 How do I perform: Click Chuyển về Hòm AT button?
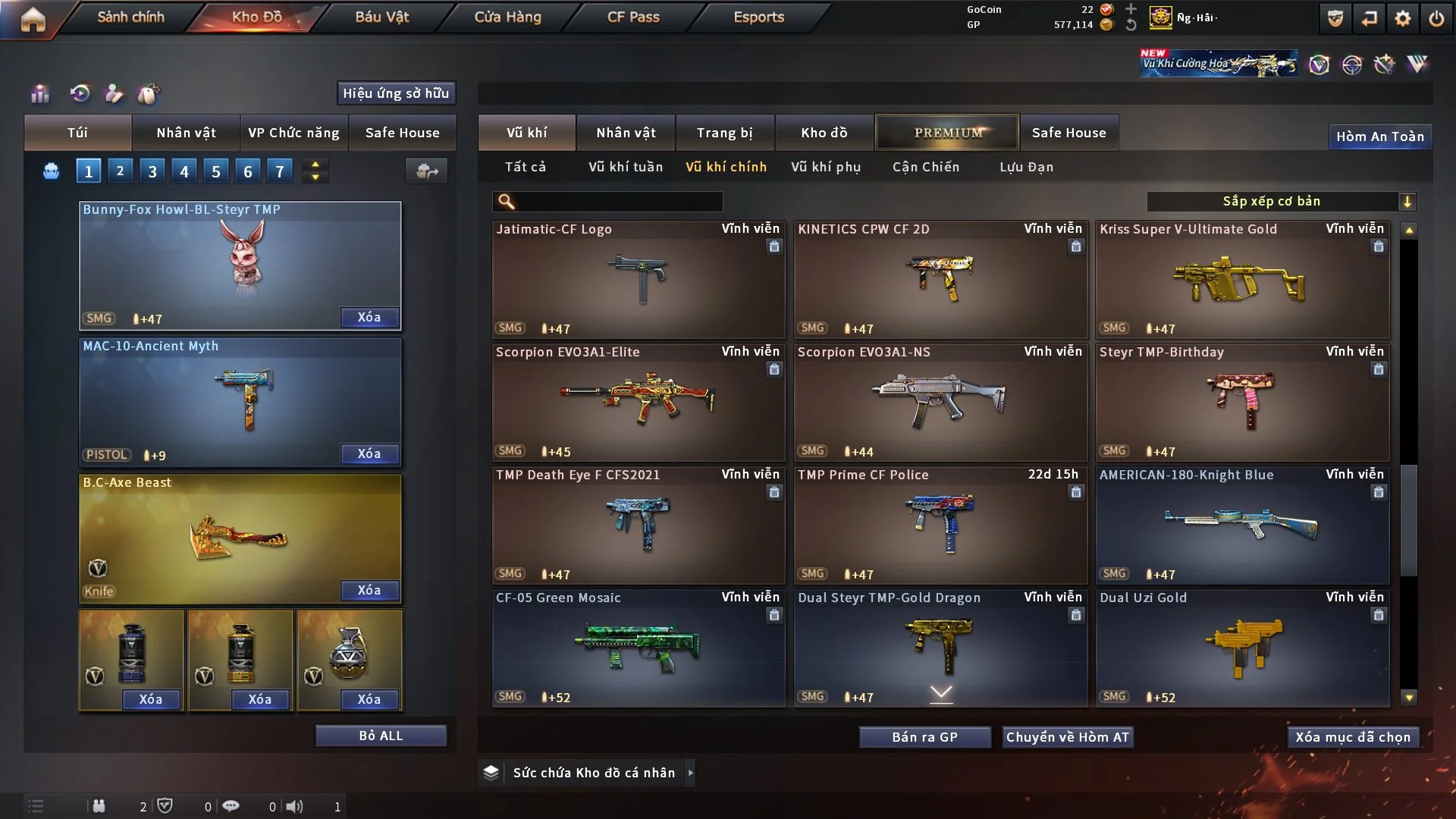(1067, 737)
